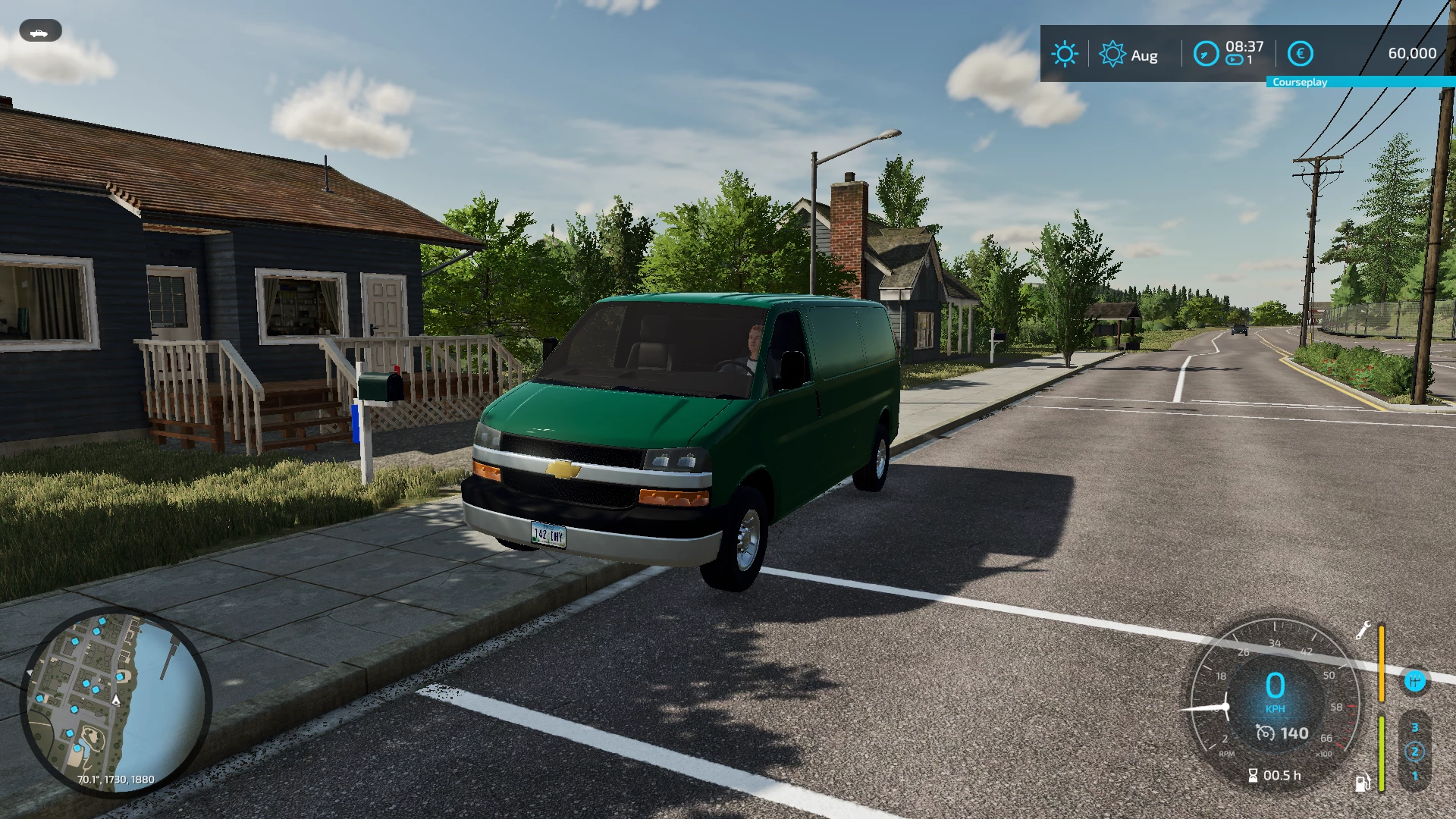Select gear 3 in the gear selector

[x=1415, y=726]
